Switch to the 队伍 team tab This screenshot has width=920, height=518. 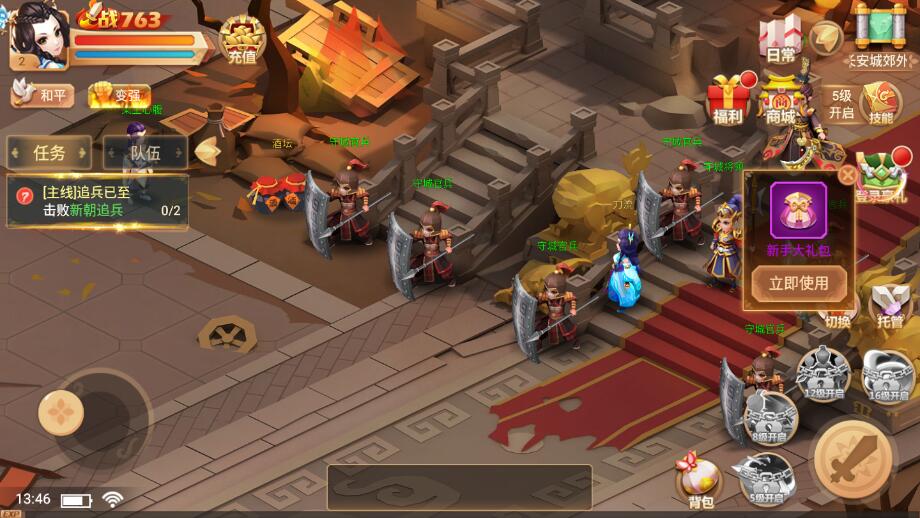coord(145,153)
